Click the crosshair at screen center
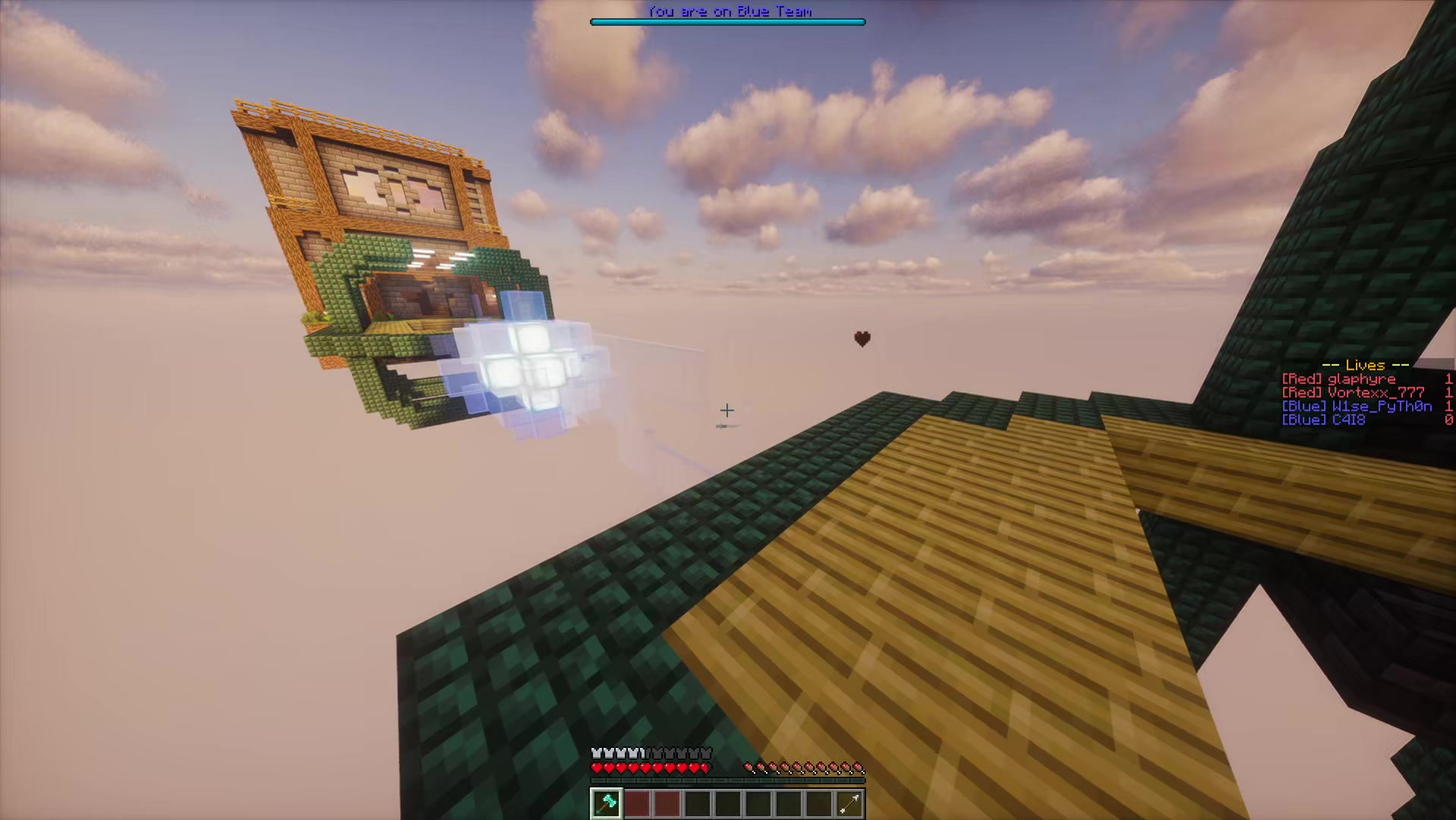The image size is (1456, 820). (727, 410)
